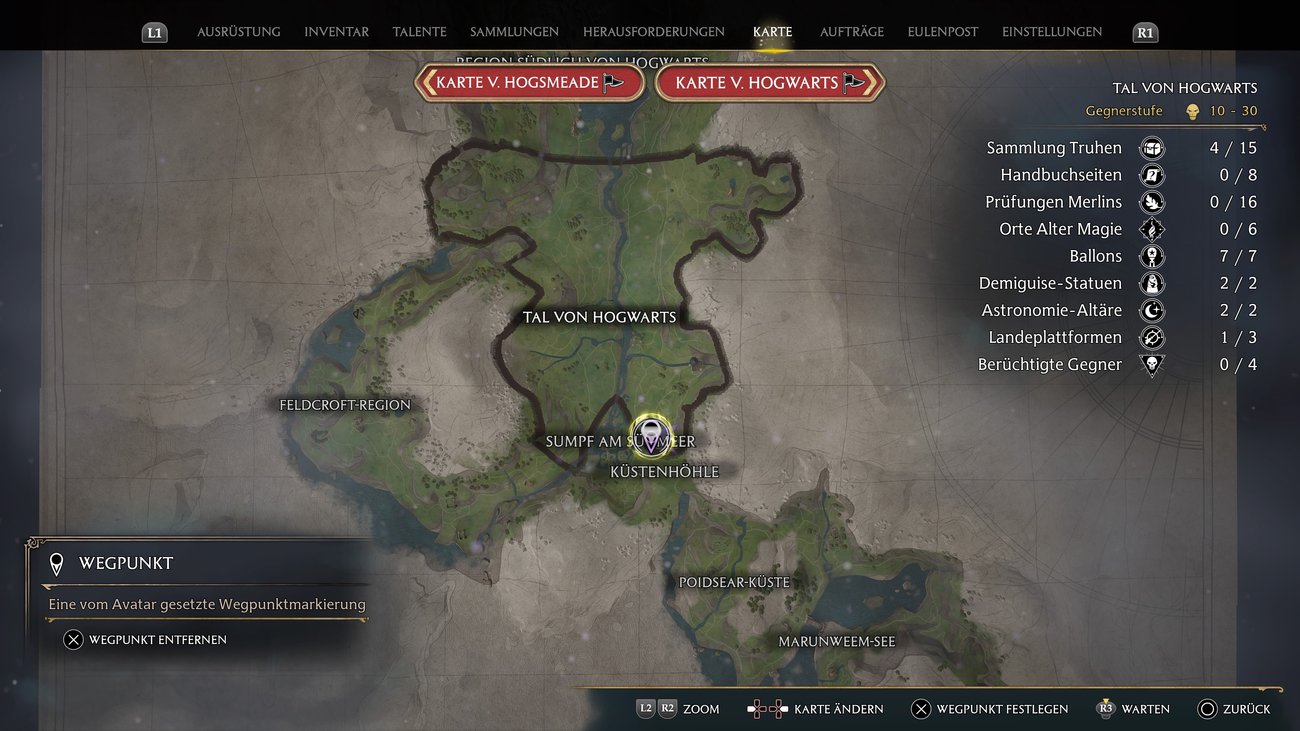Show the Einstellungen tab
The height and width of the screenshot is (731, 1300).
[1051, 32]
